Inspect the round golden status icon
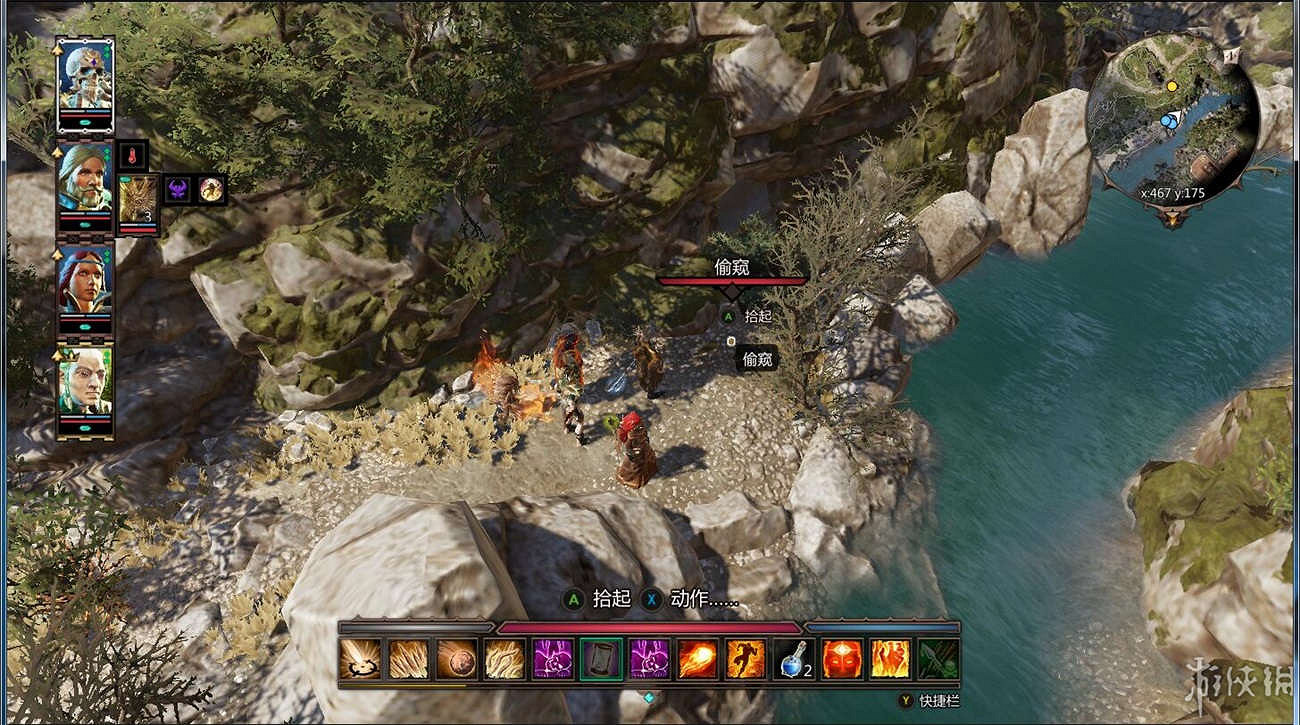Image resolution: width=1300 pixels, height=725 pixels. (211, 189)
